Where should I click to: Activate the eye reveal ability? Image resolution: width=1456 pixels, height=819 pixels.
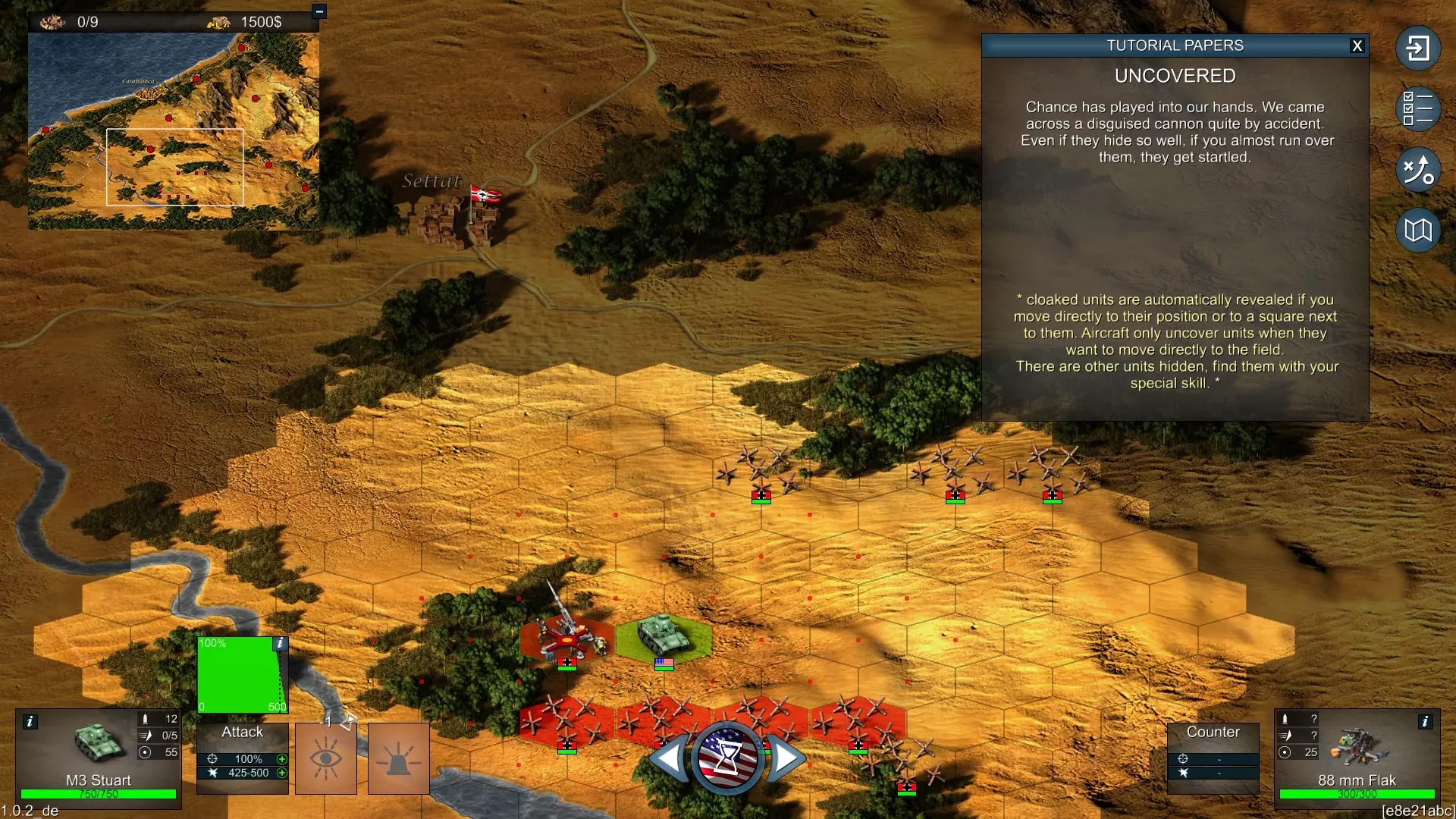pyautogui.click(x=326, y=758)
